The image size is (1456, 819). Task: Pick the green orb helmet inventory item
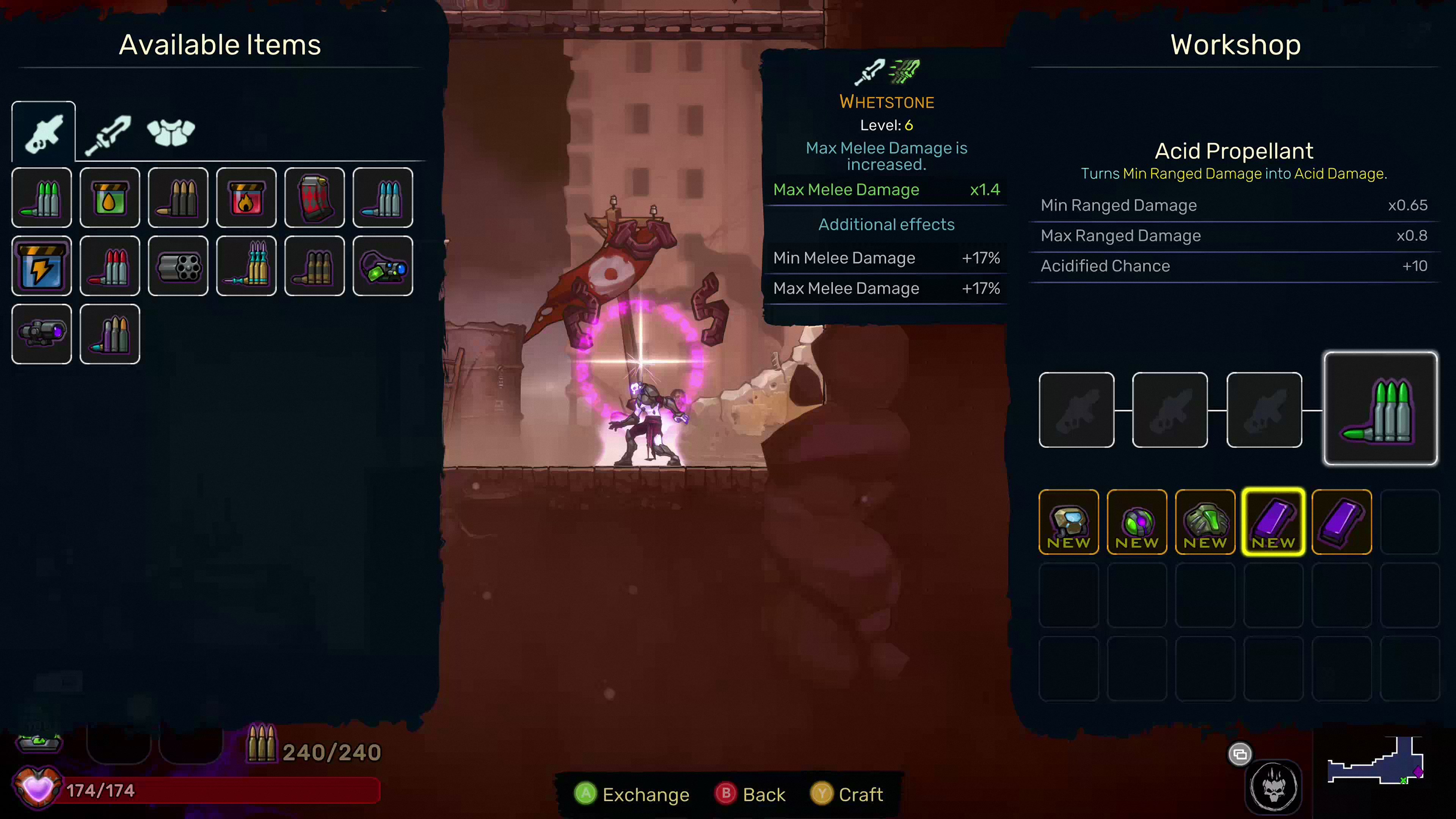(x=1137, y=522)
